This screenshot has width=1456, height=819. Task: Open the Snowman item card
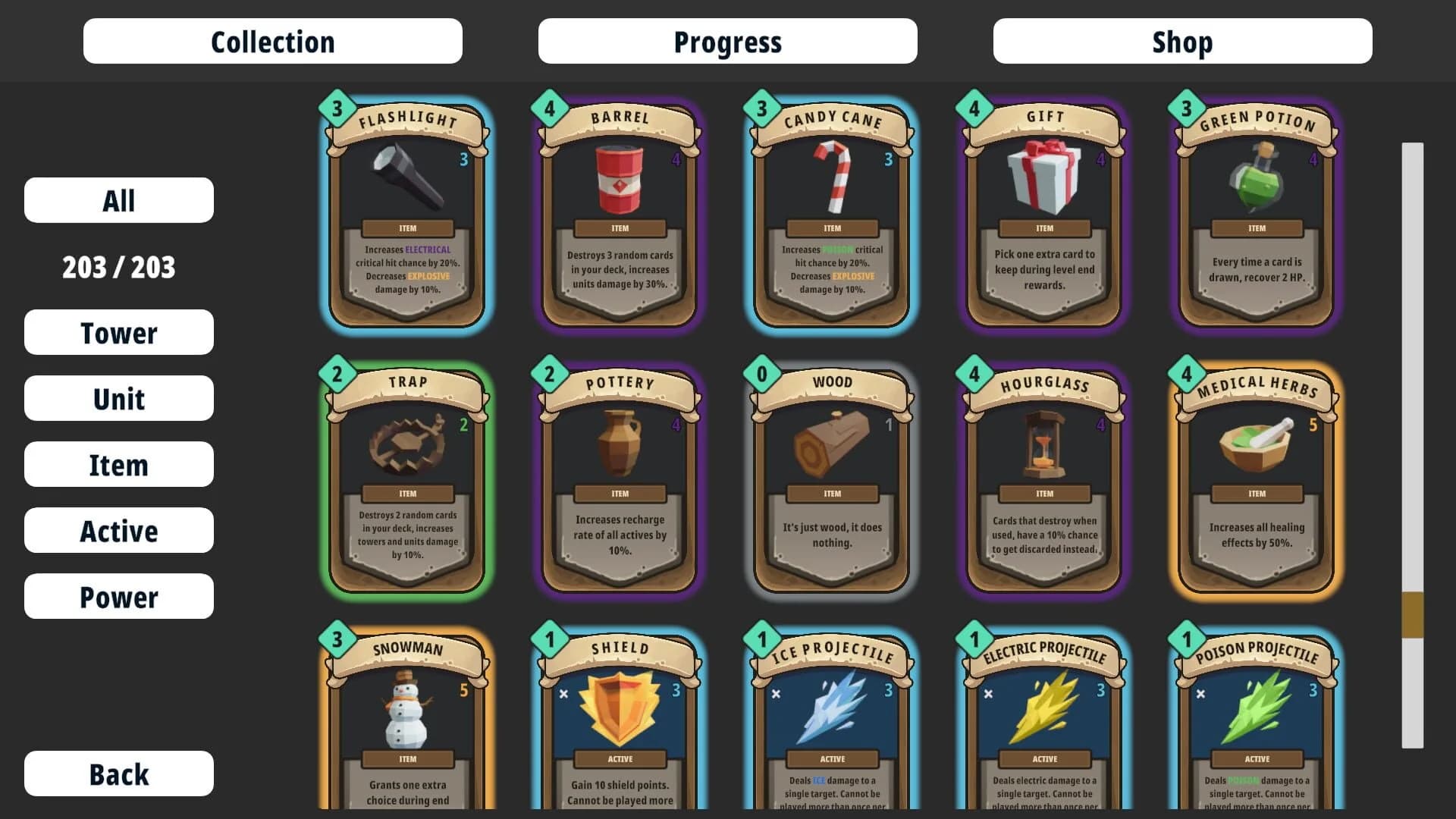coord(406,720)
